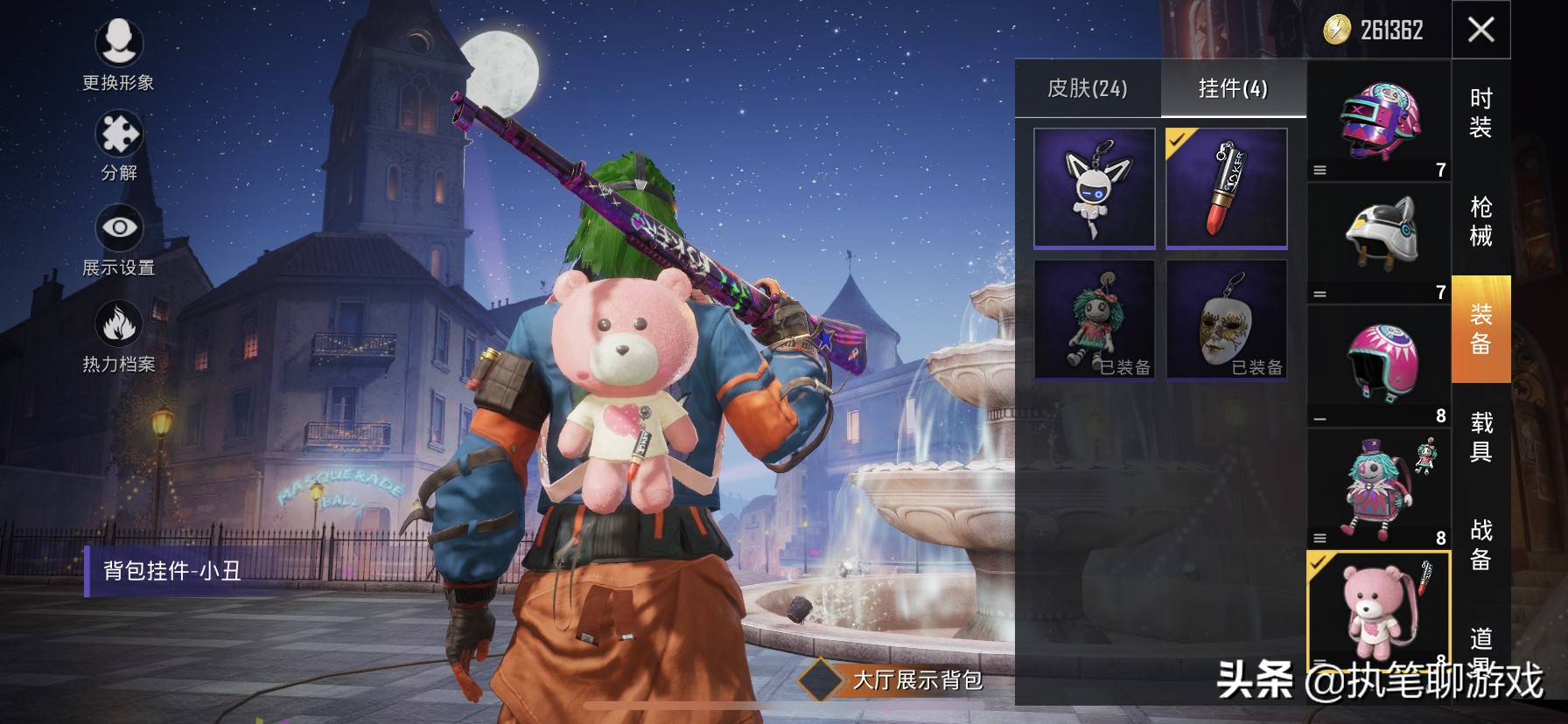Pick the green-haired doll pendant

coord(1095,319)
